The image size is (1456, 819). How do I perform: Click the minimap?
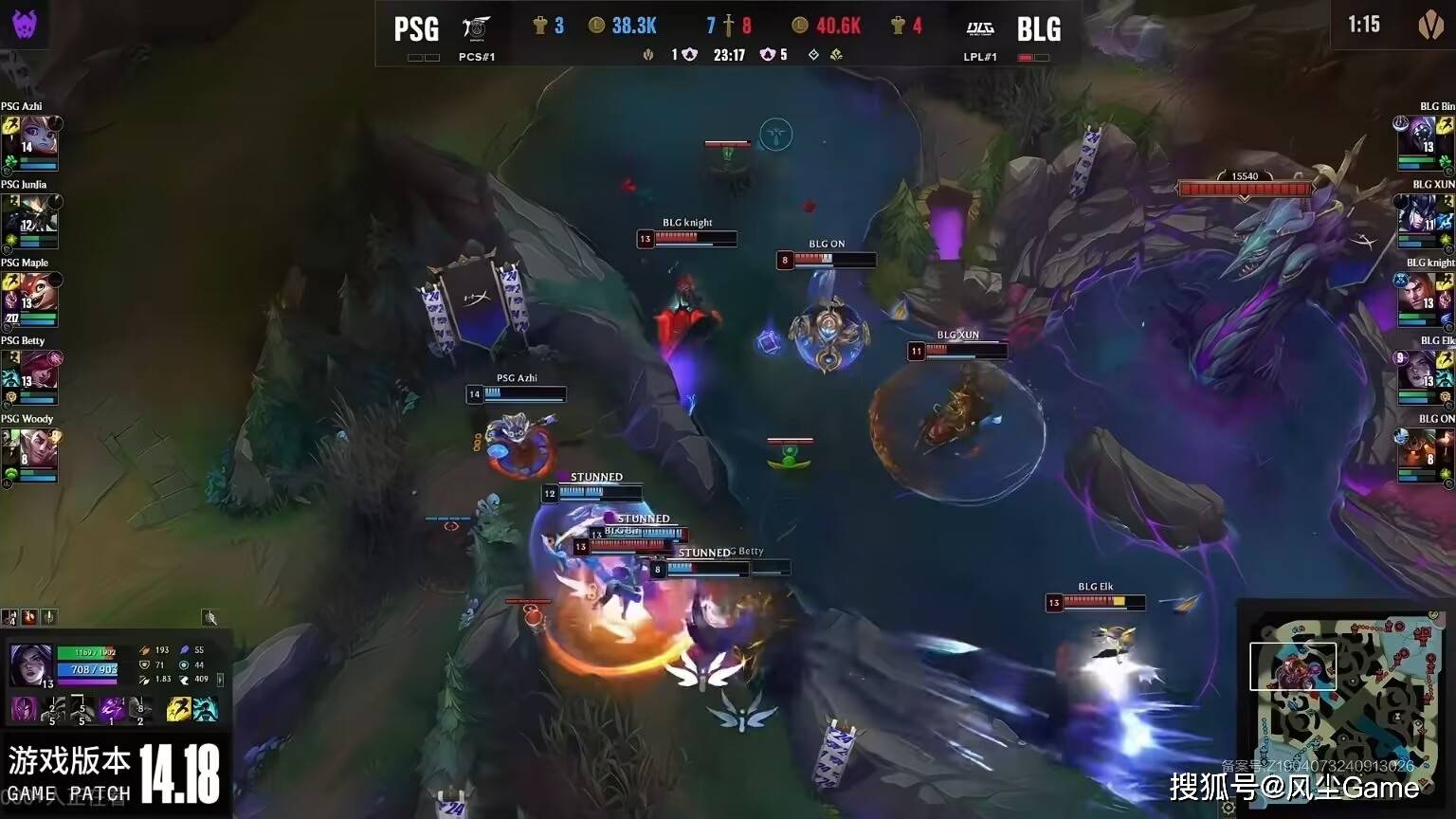(1345, 703)
